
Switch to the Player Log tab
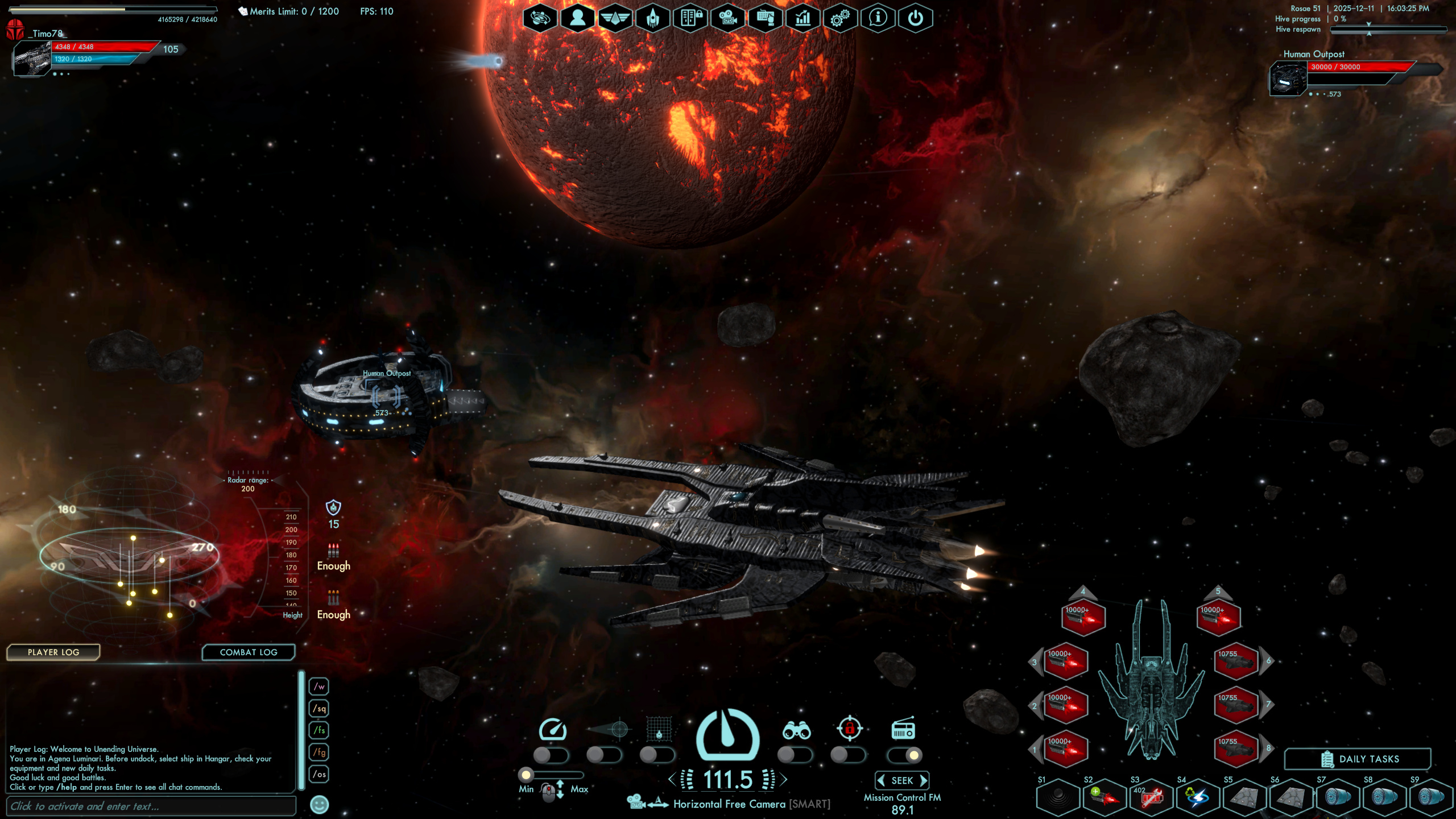pyautogui.click(x=53, y=652)
